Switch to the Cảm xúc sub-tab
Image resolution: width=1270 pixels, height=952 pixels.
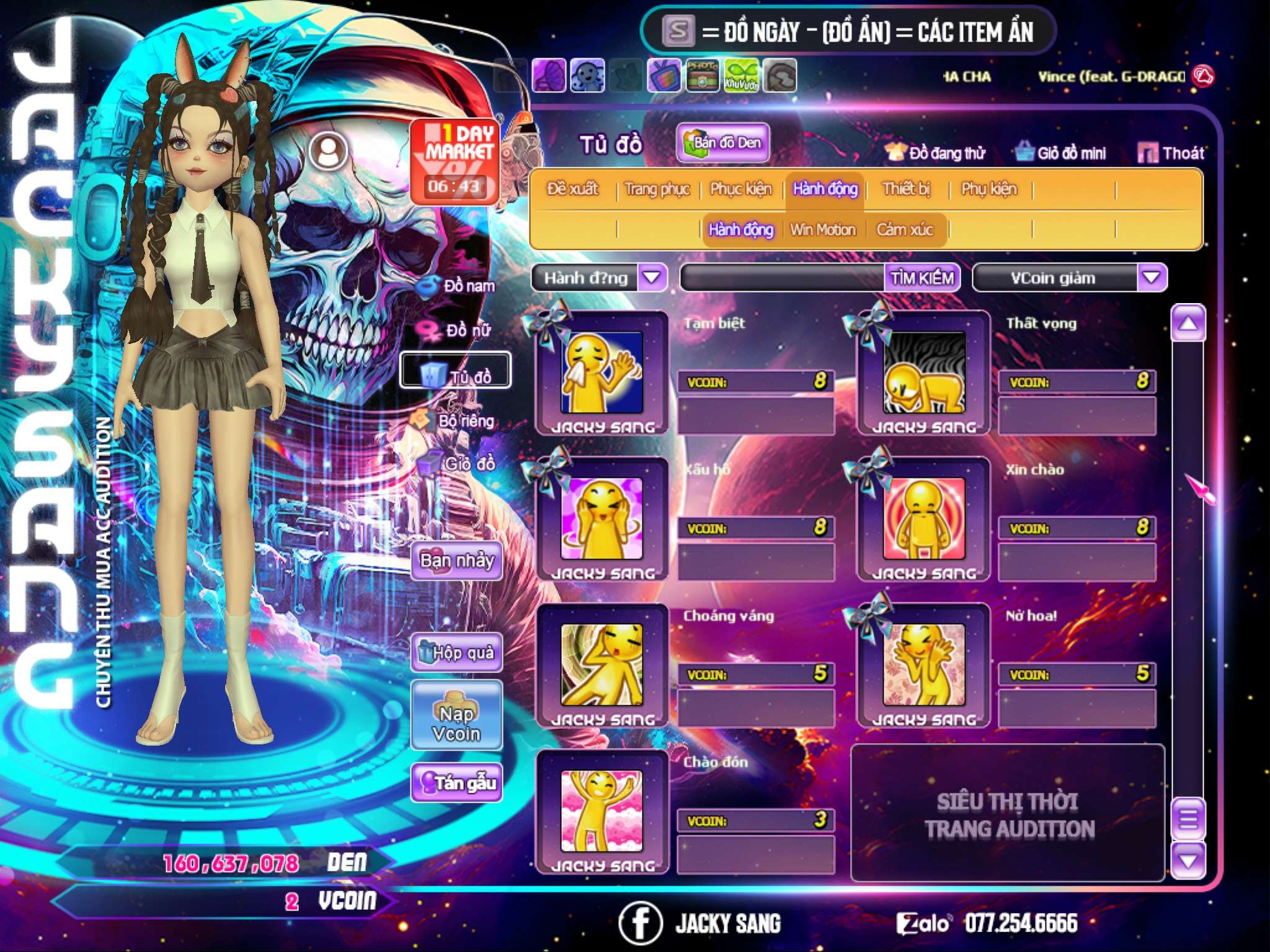905,230
